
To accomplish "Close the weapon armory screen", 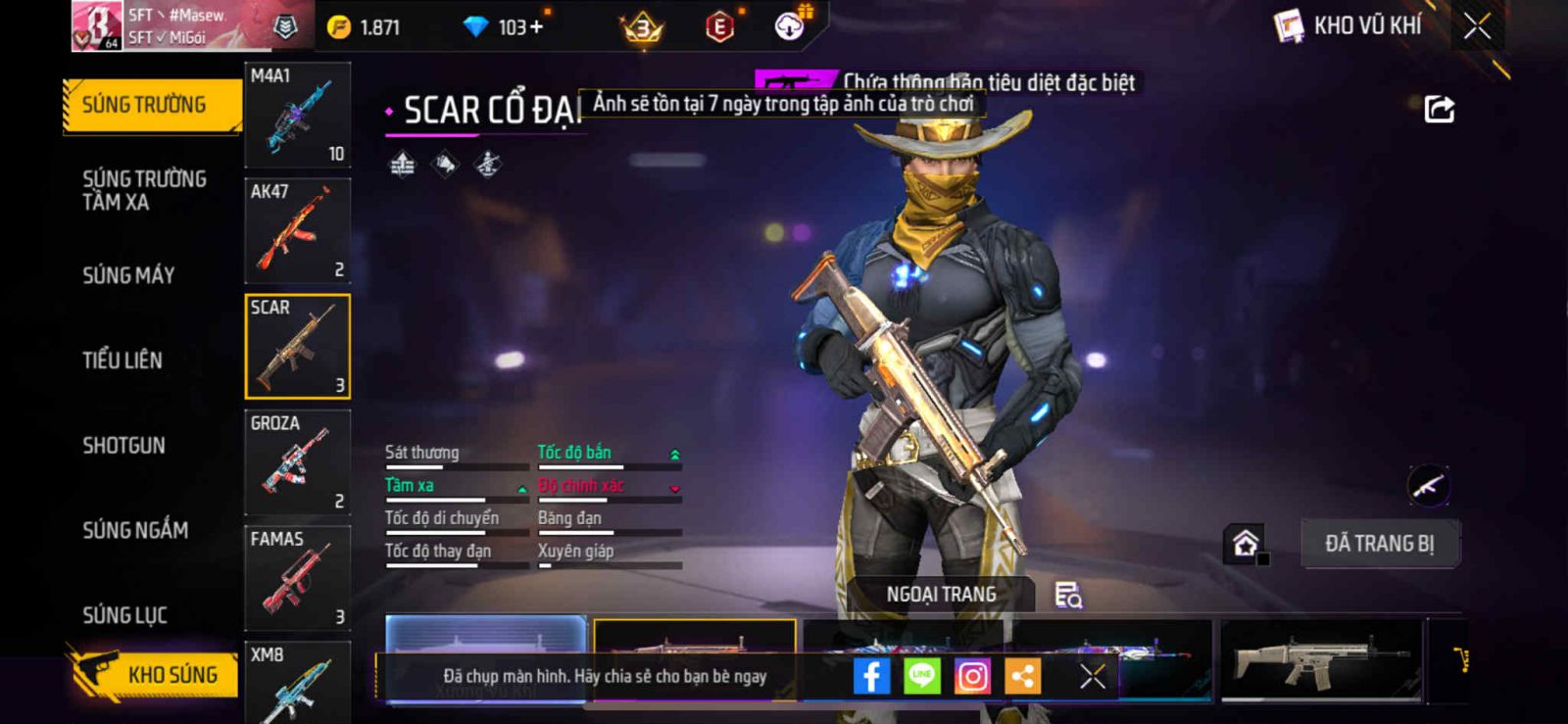I will point(1477,26).
